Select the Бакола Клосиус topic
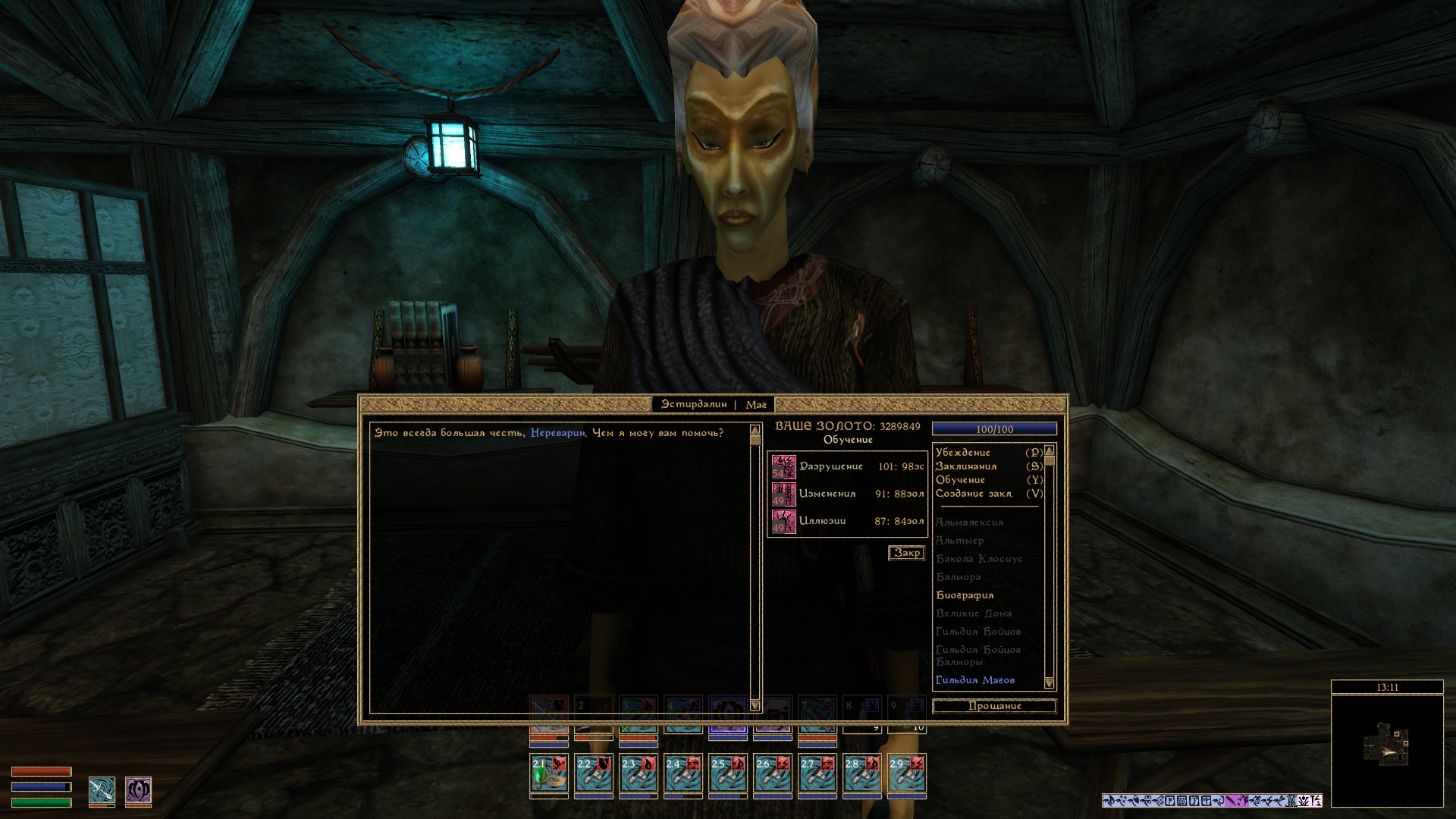 point(979,559)
